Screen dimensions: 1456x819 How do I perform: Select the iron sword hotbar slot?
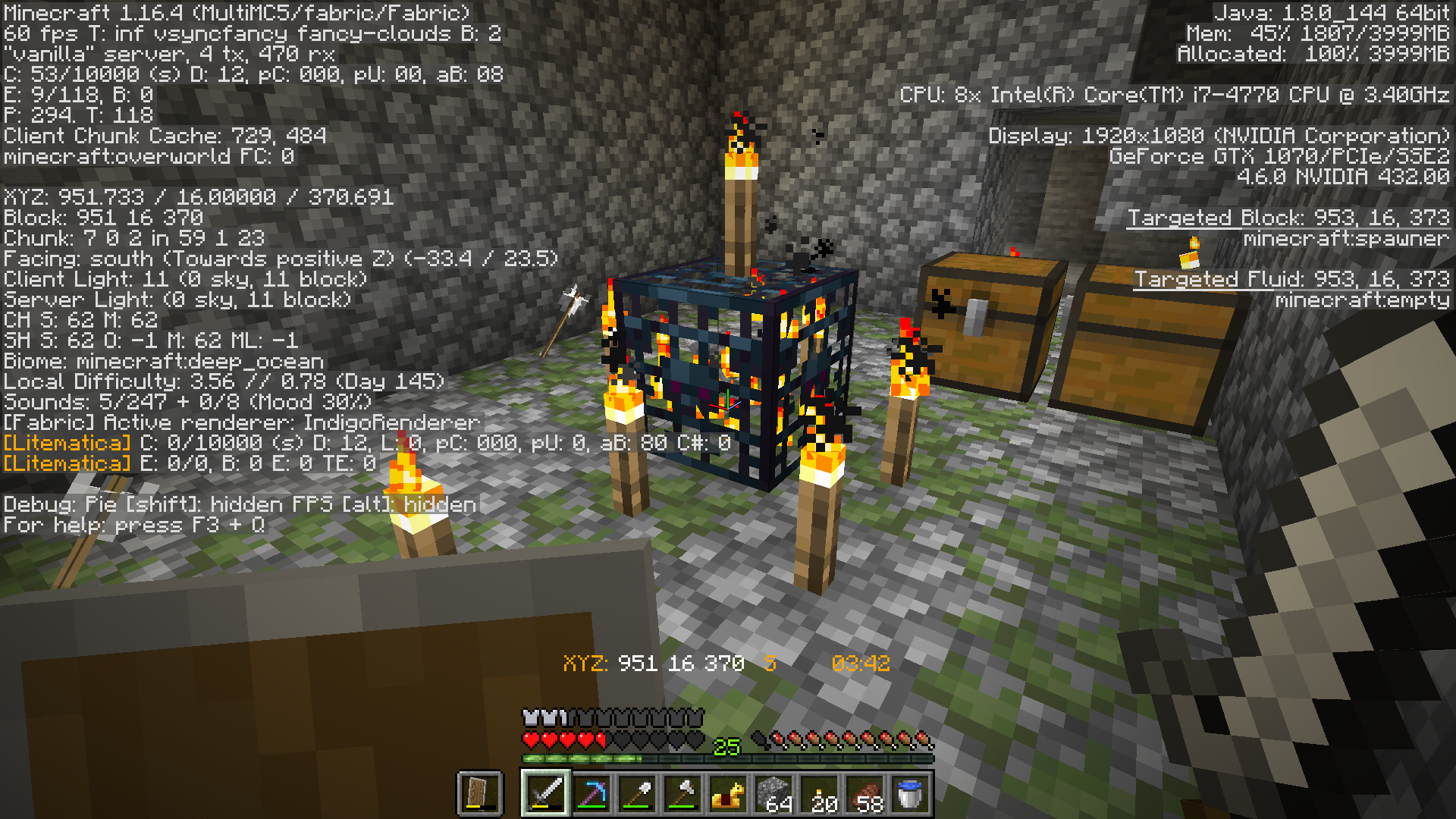(545, 793)
